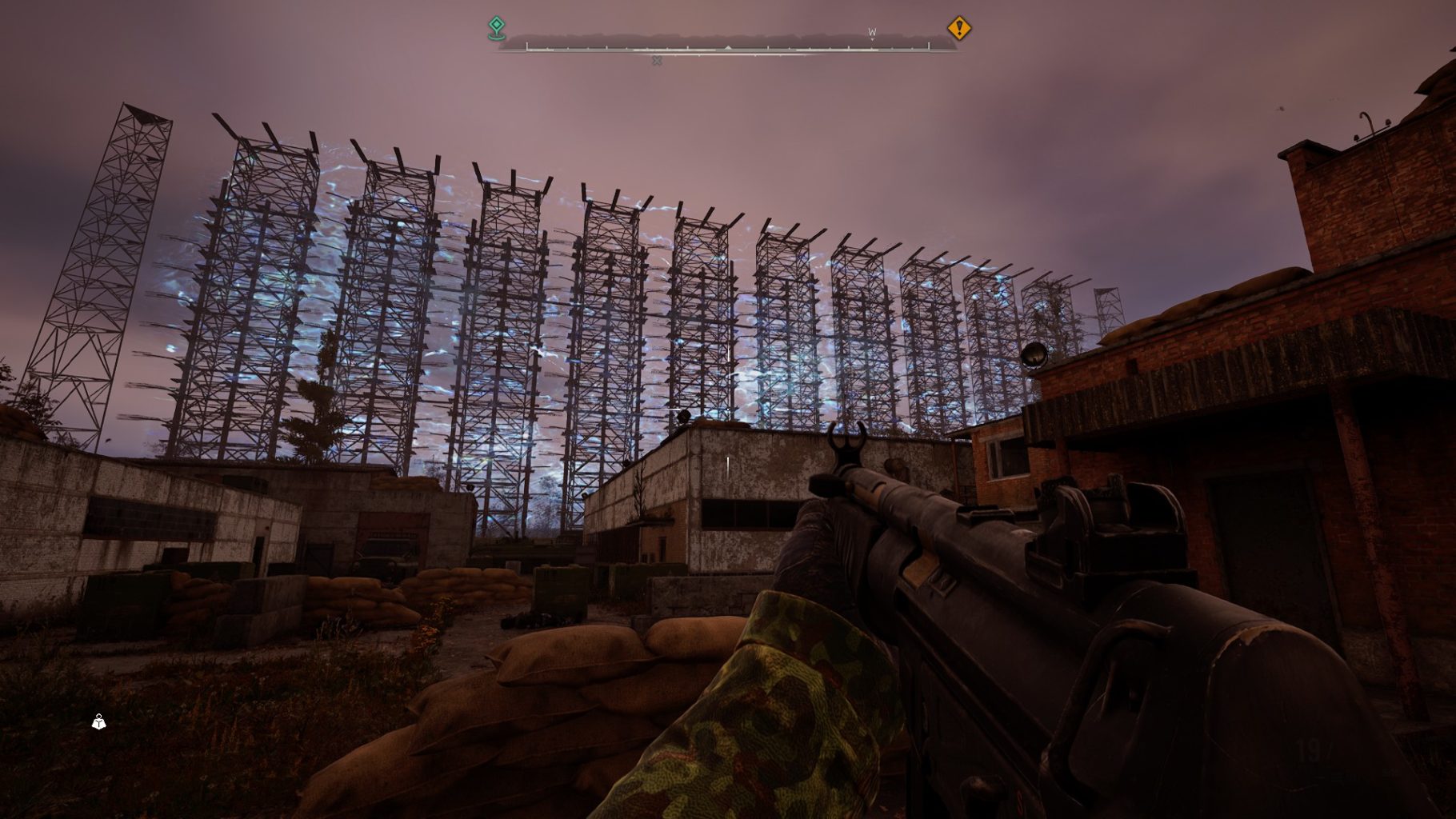Select the yellow exclamation quest marker
The width and height of the screenshot is (1456, 819).
tap(958, 29)
